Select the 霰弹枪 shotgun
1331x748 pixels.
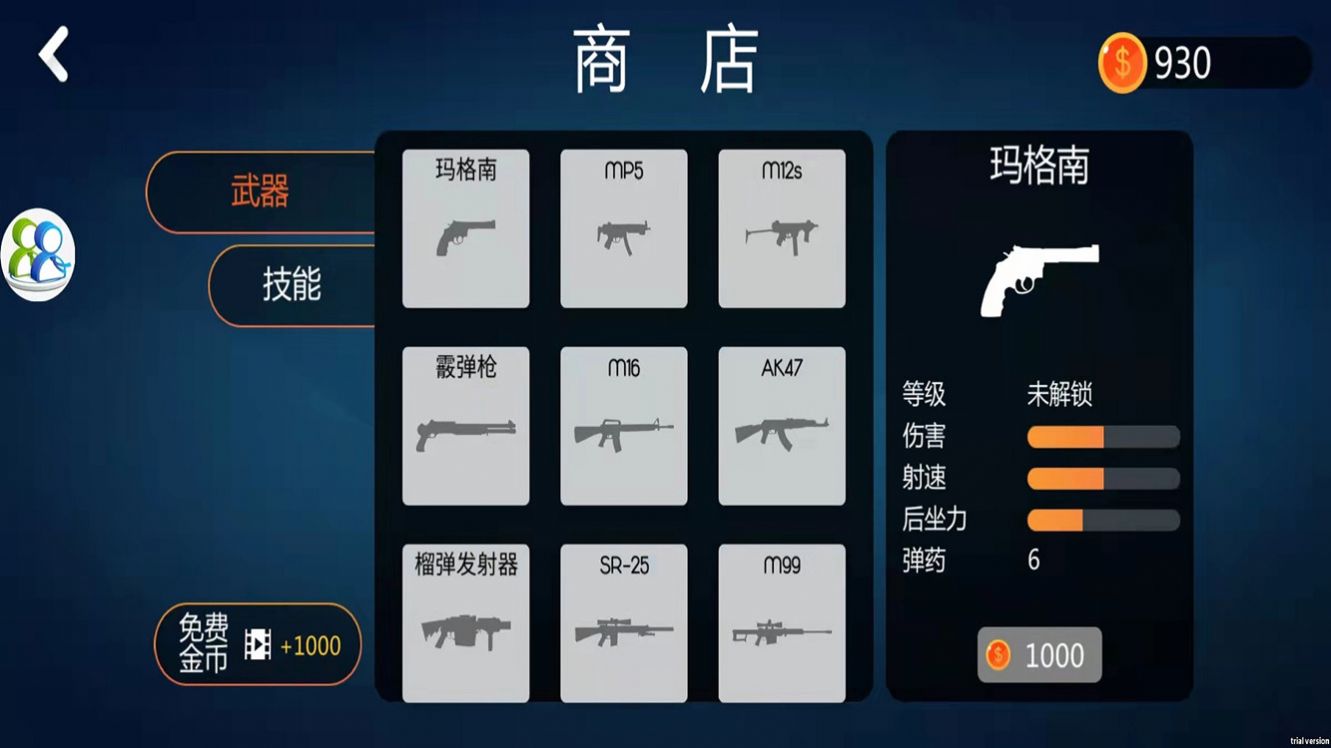click(x=465, y=425)
